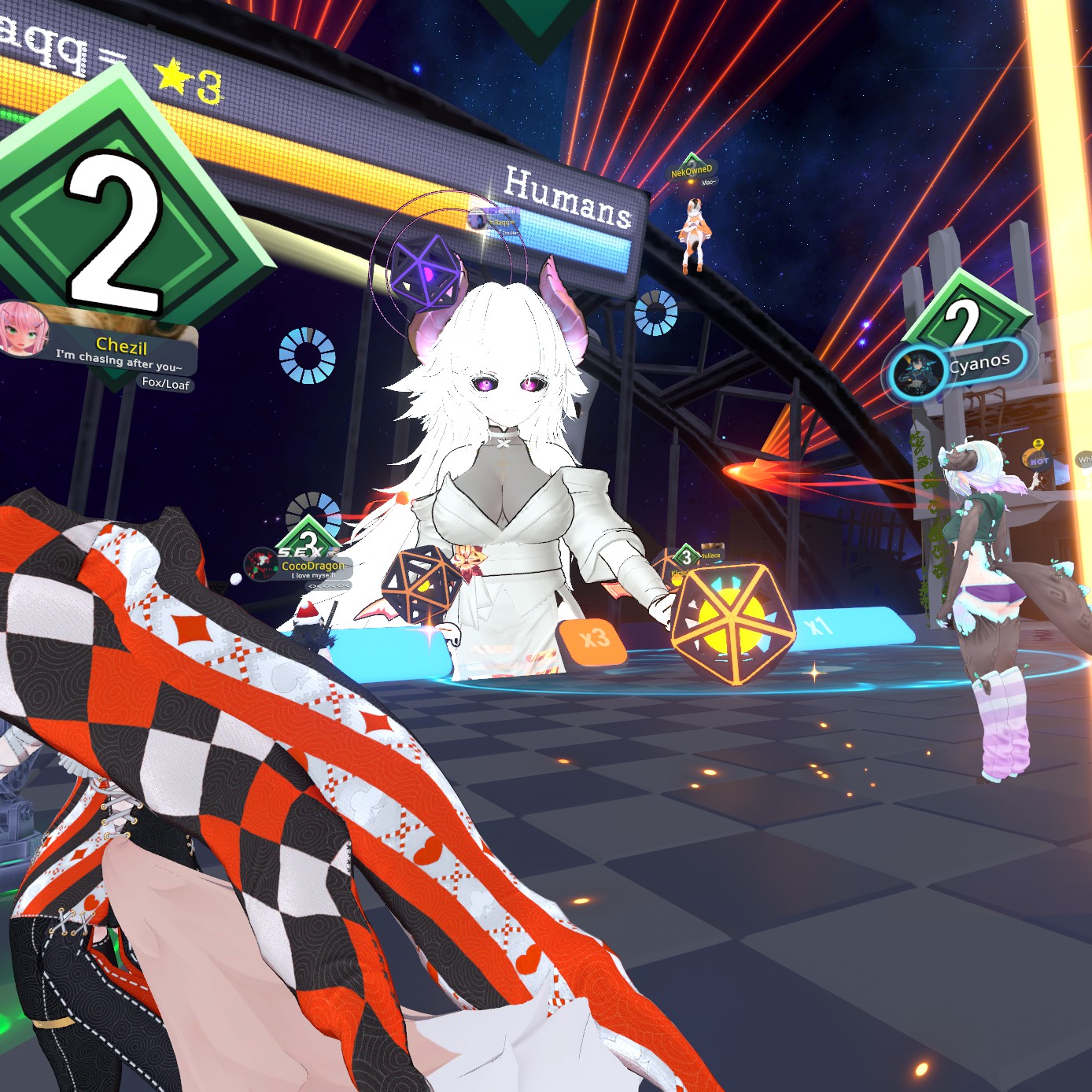
Task: Select the CocoDragon player nameplate
Action: pyautogui.click(x=312, y=566)
